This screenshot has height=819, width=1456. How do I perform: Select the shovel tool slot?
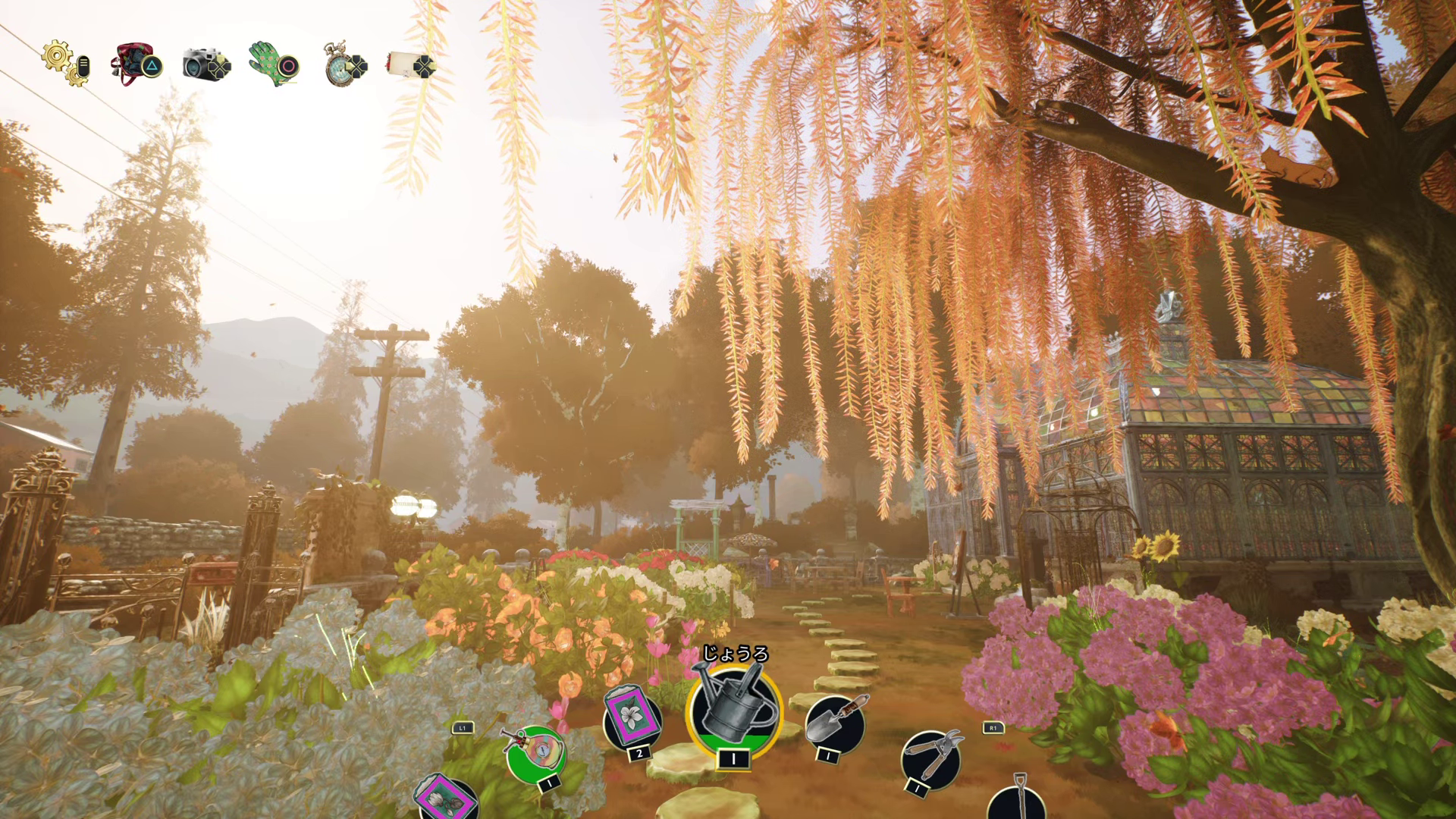pos(1018,801)
